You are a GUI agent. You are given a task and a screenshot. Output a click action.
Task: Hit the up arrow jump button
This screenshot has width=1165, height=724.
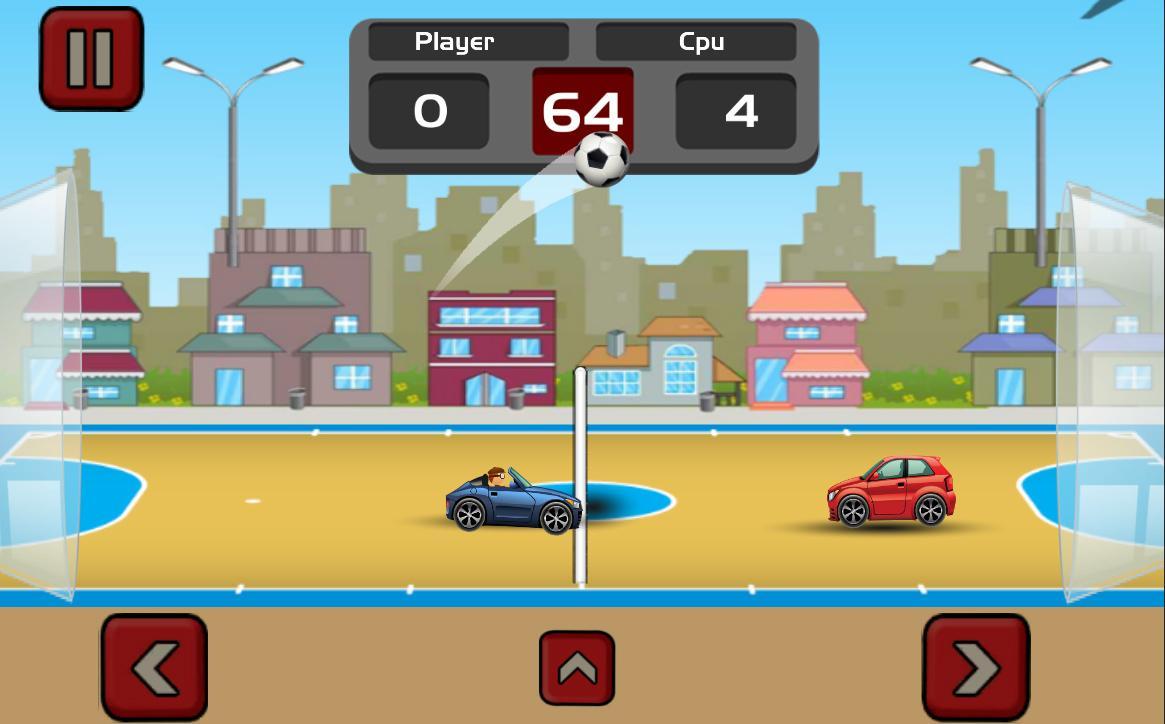[577, 668]
